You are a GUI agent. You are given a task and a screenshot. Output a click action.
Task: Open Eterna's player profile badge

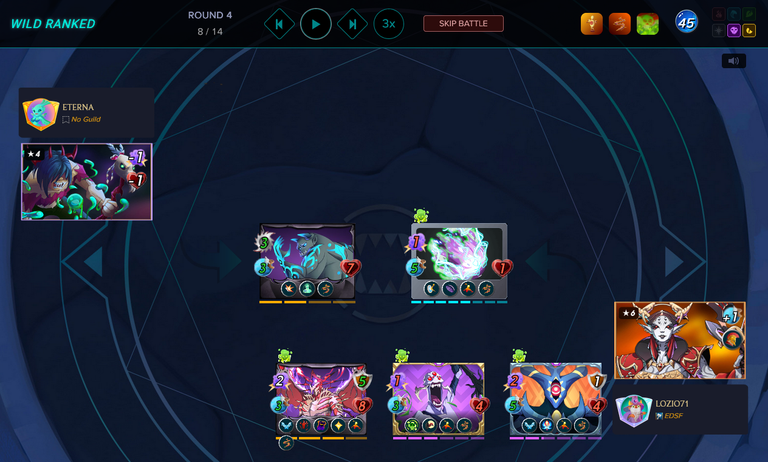[41, 114]
